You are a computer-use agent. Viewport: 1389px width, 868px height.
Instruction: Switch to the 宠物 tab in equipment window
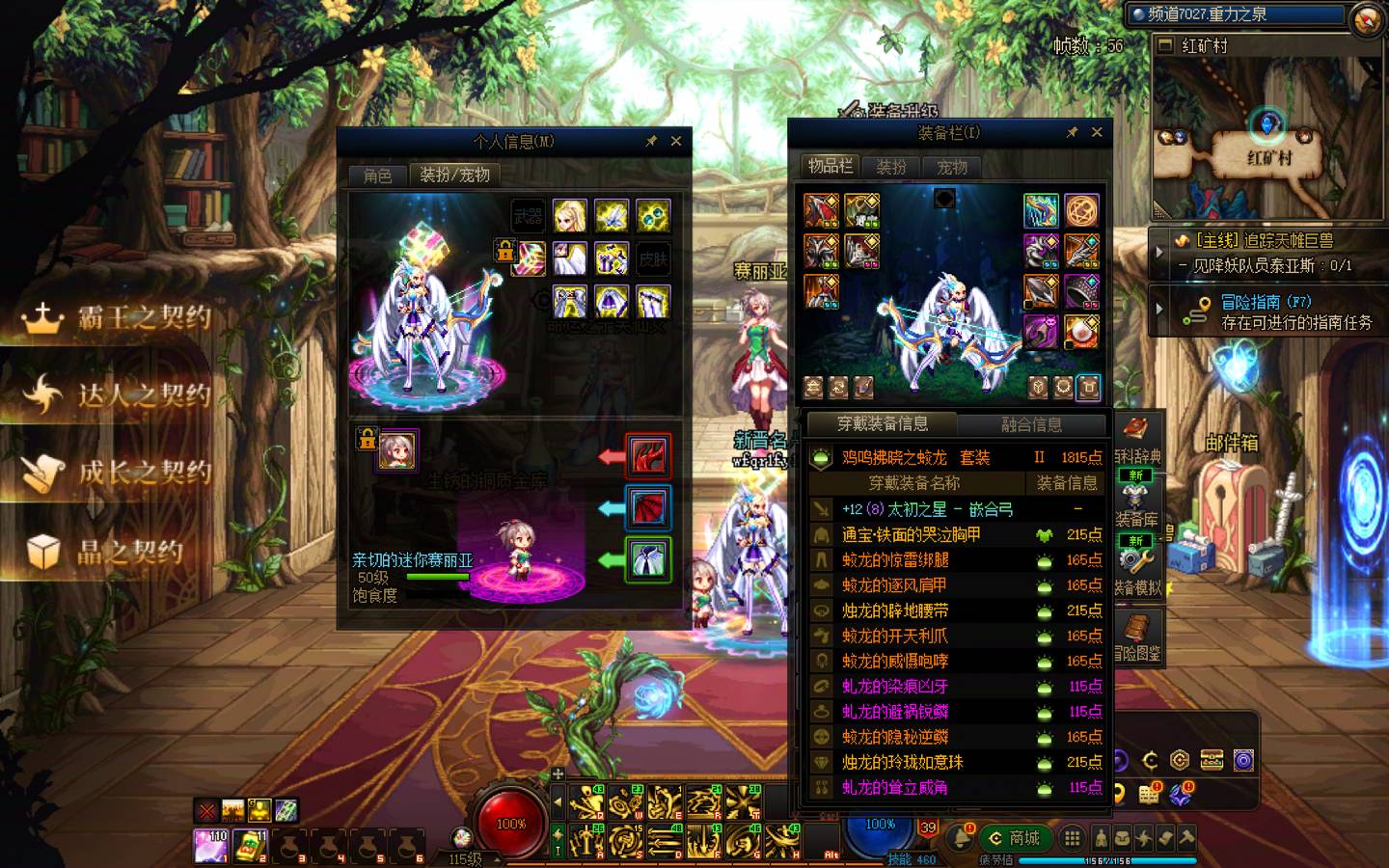[x=952, y=167]
